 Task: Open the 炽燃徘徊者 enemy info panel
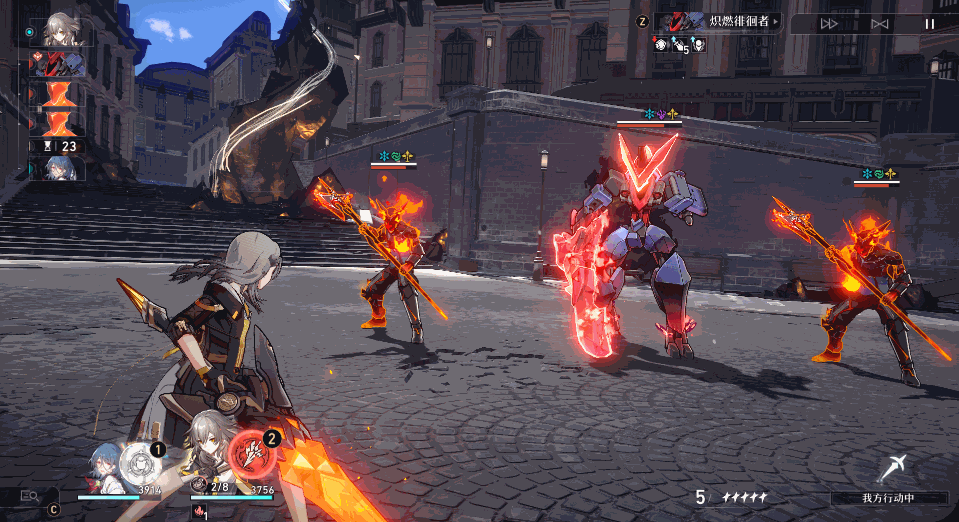[718, 21]
